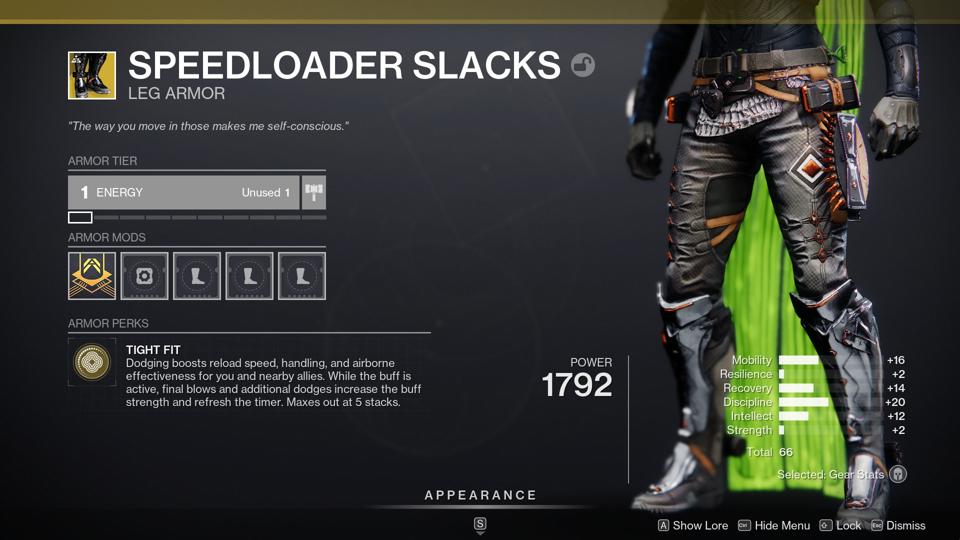960x540 pixels.
Task: Click the Speedloader Slacks item thumbnail
Action: (92, 76)
